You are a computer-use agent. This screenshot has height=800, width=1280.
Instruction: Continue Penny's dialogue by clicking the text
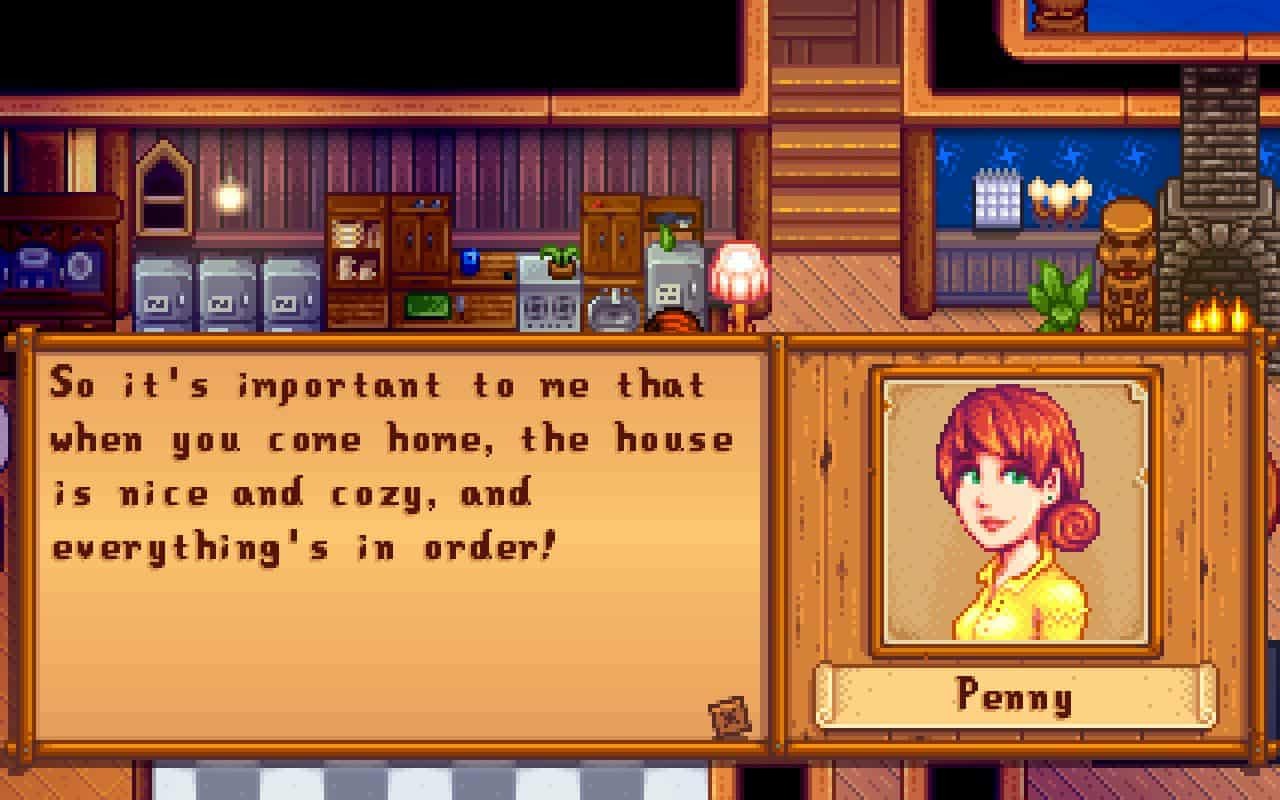tap(391, 466)
